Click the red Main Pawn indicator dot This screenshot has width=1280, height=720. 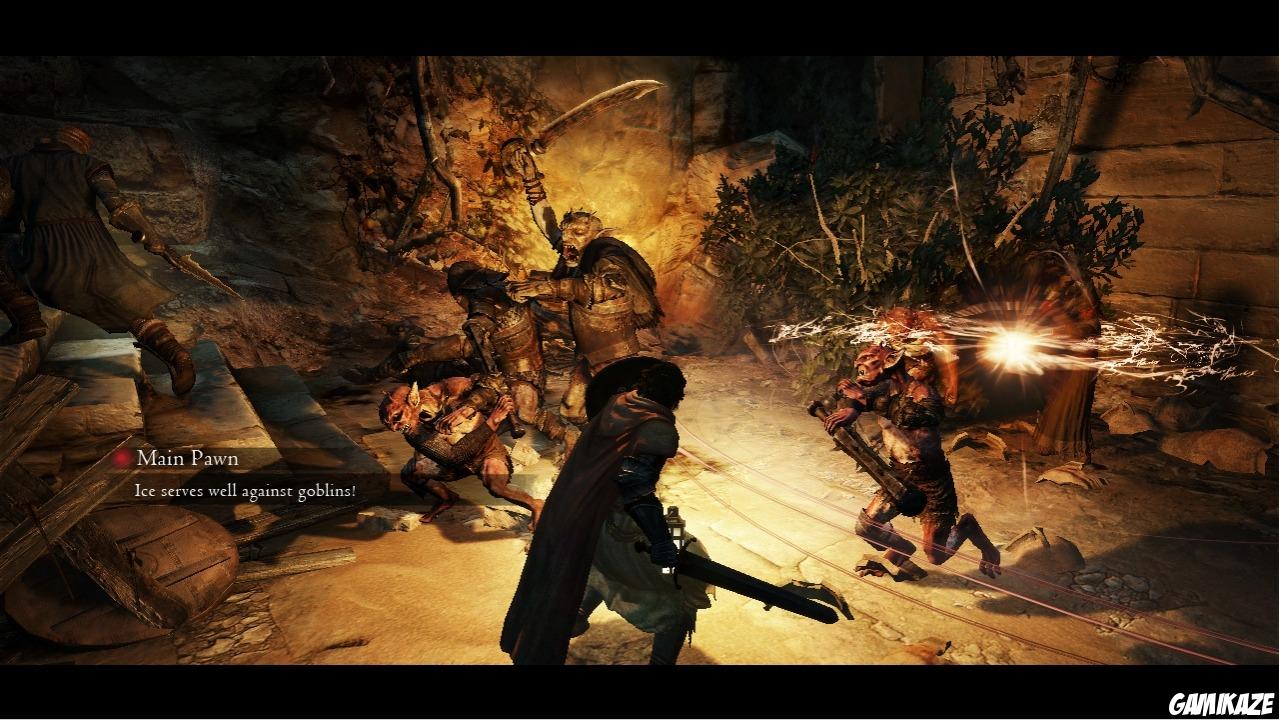click(x=120, y=458)
